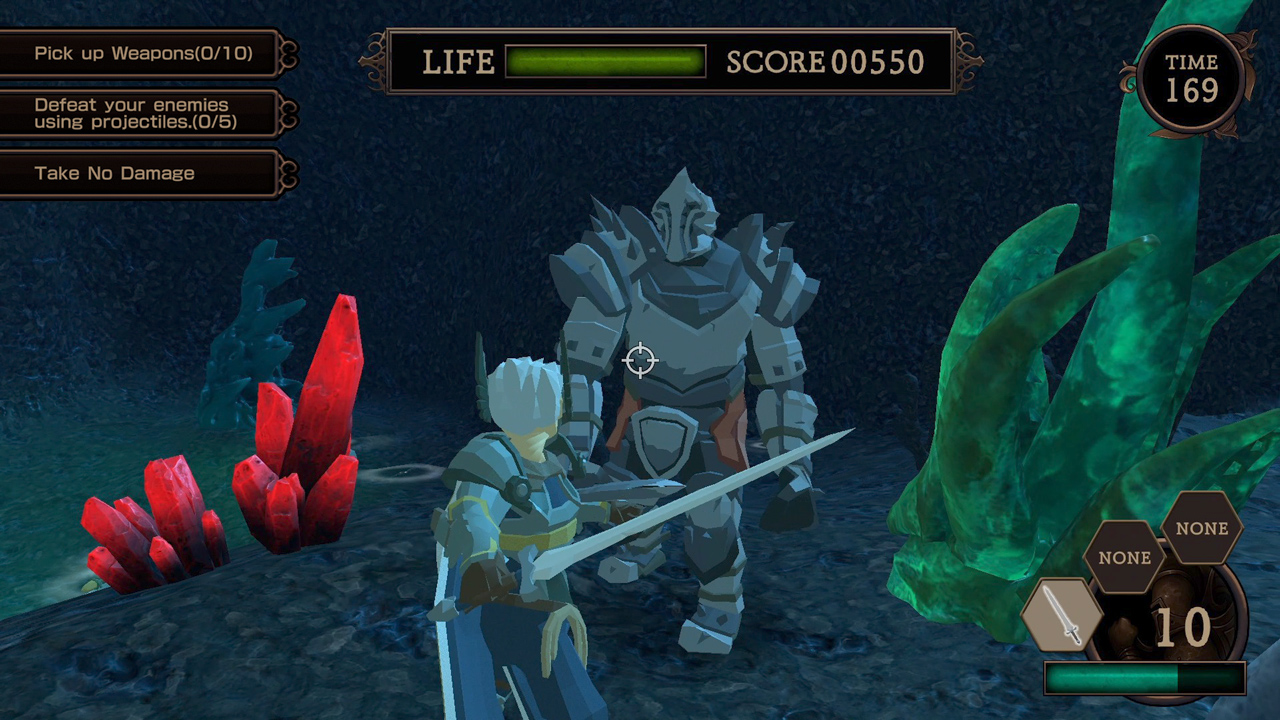Click the crosshair reticle on the knight
The width and height of the screenshot is (1280, 720).
[x=640, y=361]
